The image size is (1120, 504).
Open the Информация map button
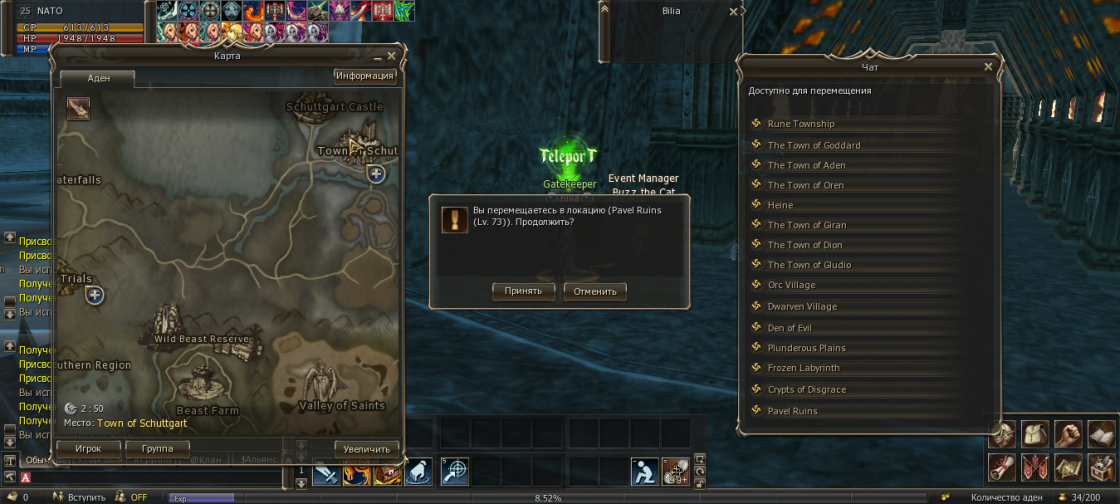[365, 76]
